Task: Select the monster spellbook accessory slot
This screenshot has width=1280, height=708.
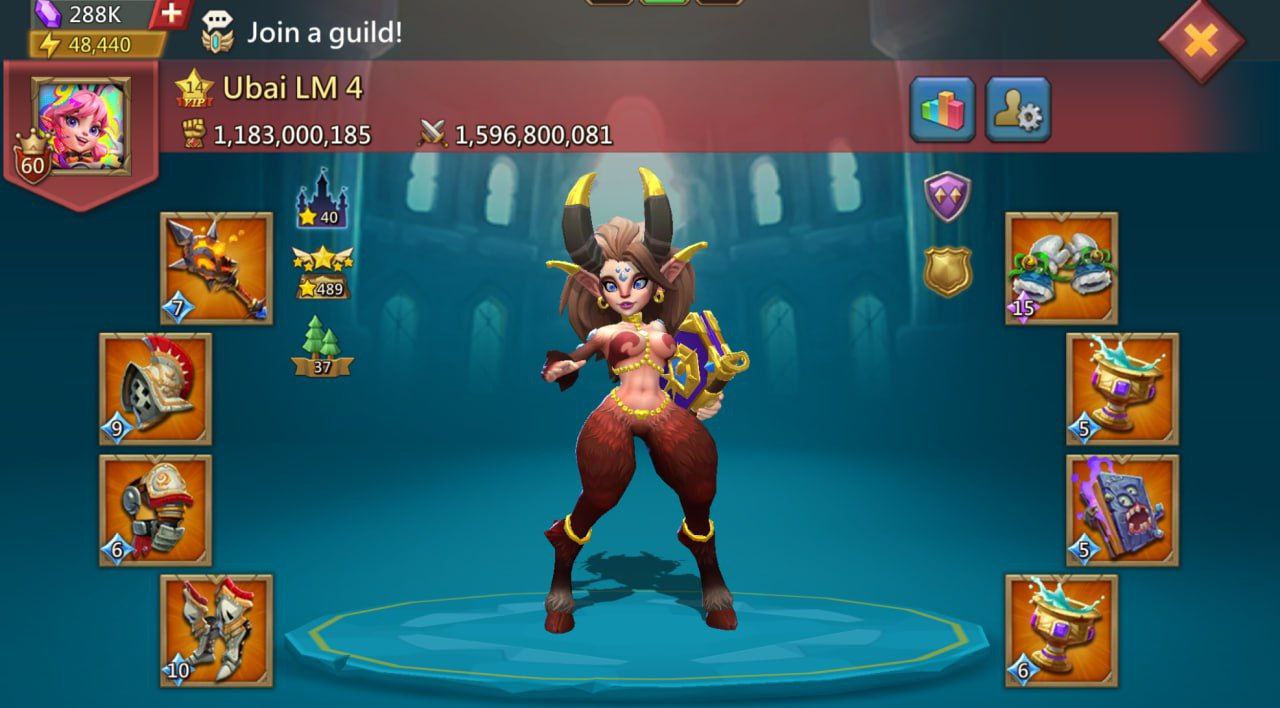Action: pos(1122,510)
